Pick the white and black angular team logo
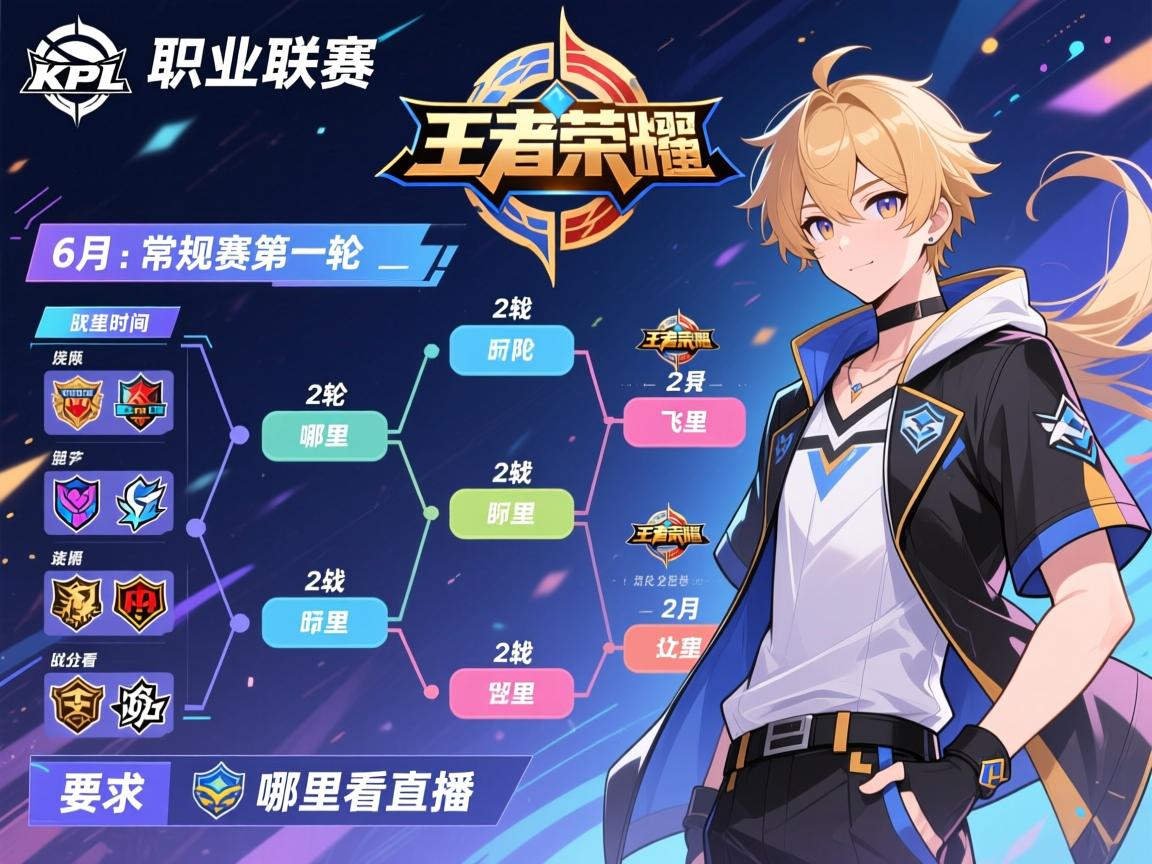 (x=141, y=704)
